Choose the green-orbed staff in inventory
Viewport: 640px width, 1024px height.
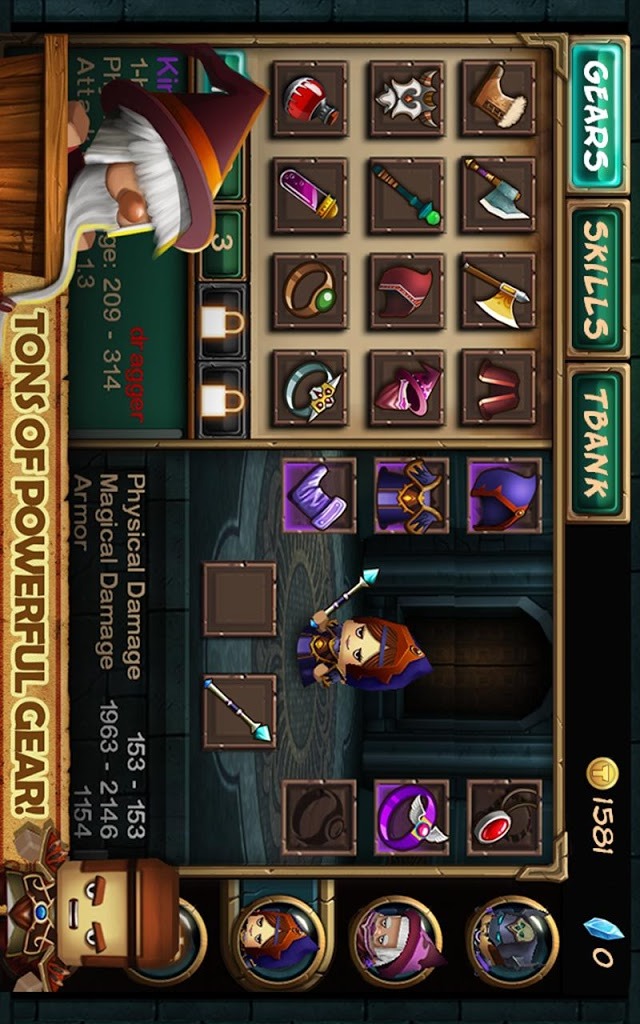point(406,195)
